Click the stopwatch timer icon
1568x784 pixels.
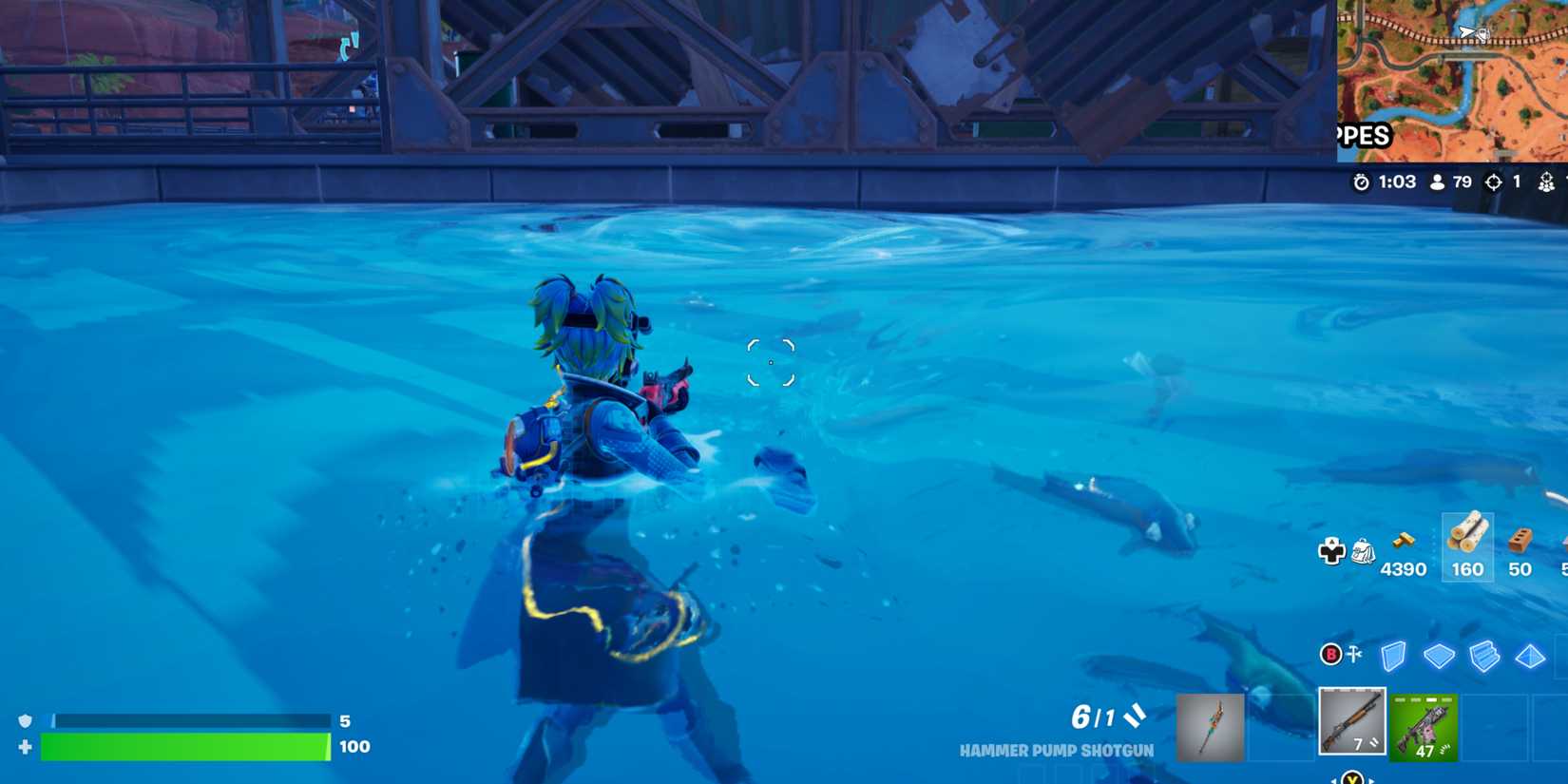click(1361, 182)
